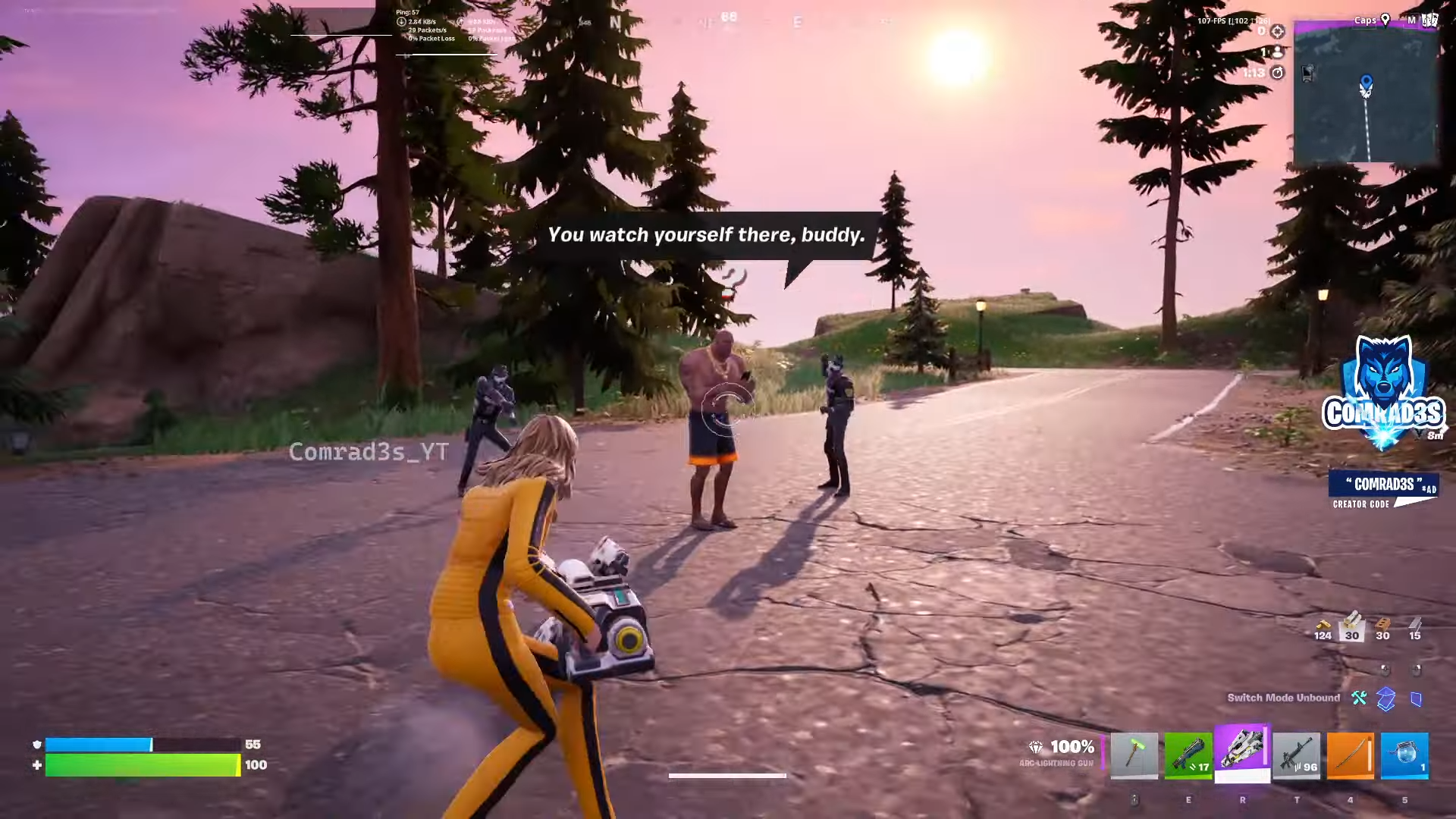Choose the brick building material
The image size is (1456, 819).
pyautogui.click(x=1383, y=627)
